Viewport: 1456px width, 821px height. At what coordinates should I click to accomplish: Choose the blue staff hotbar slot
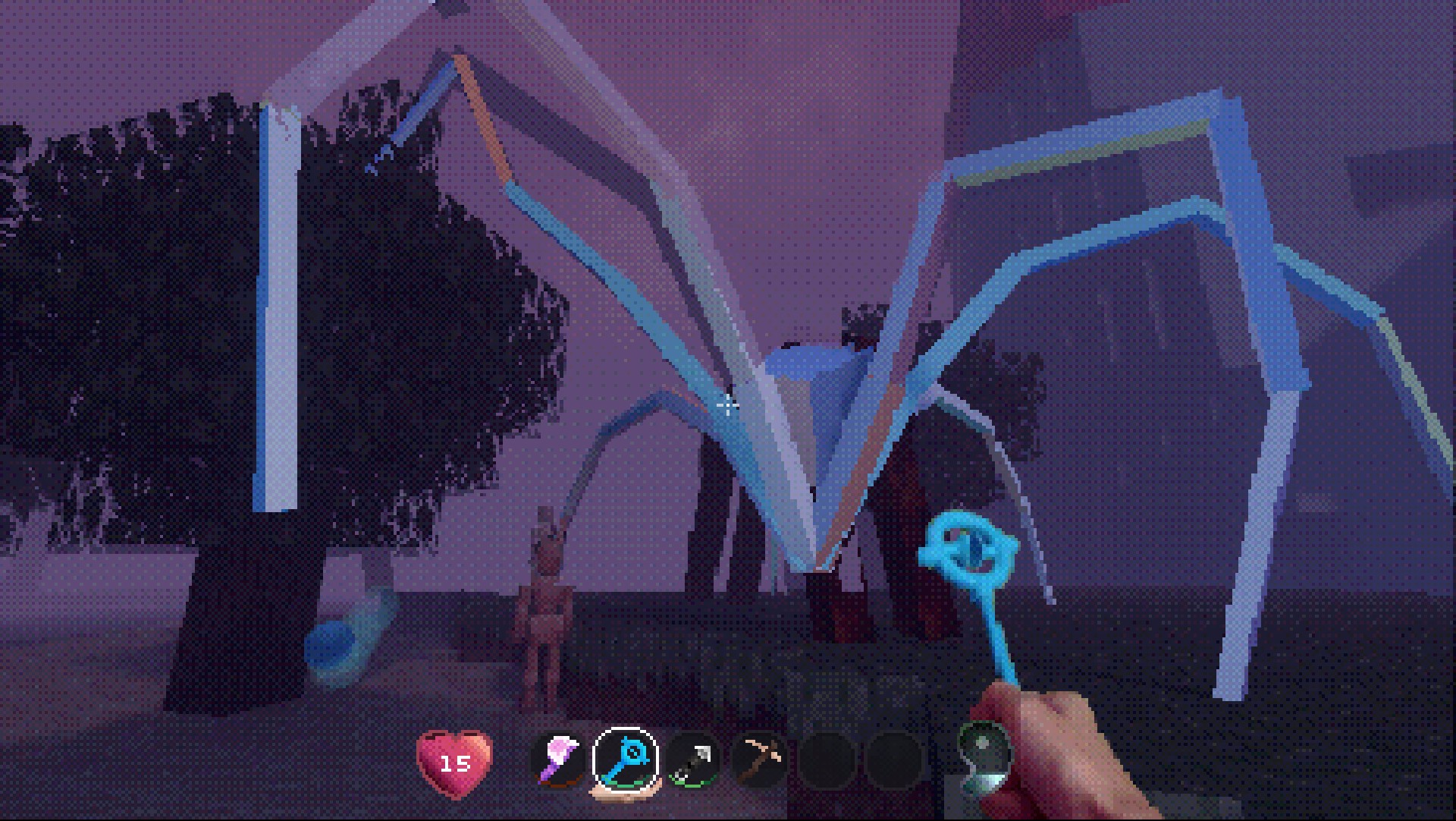(x=626, y=760)
